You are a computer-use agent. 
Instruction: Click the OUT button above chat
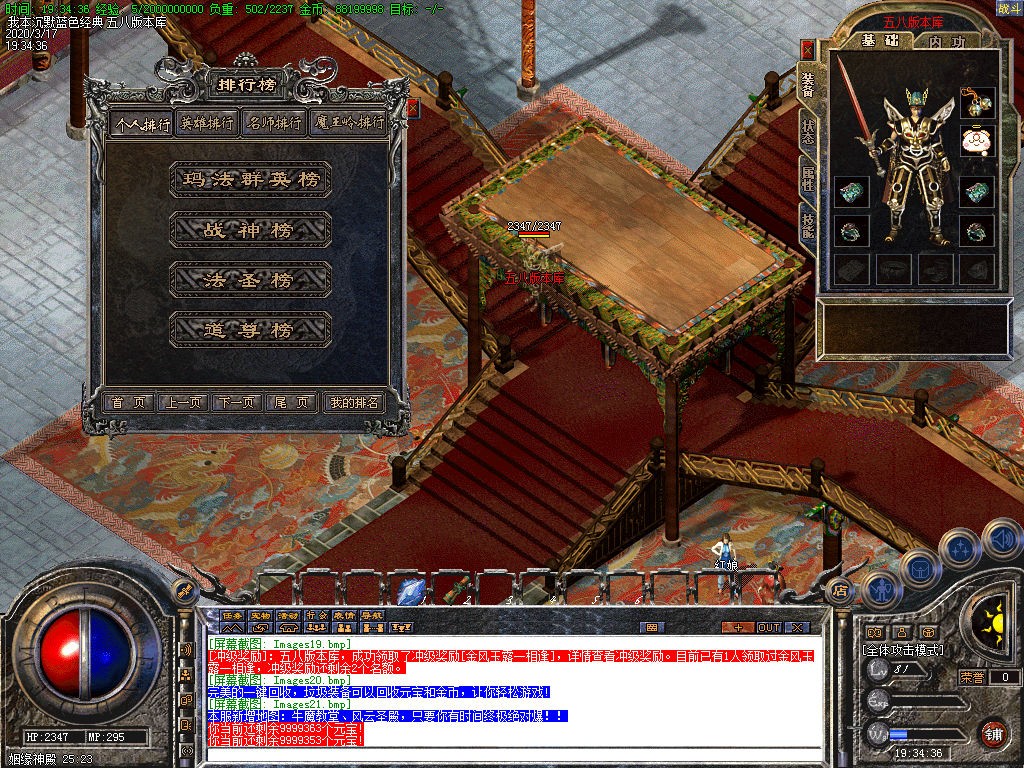[768, 627]
